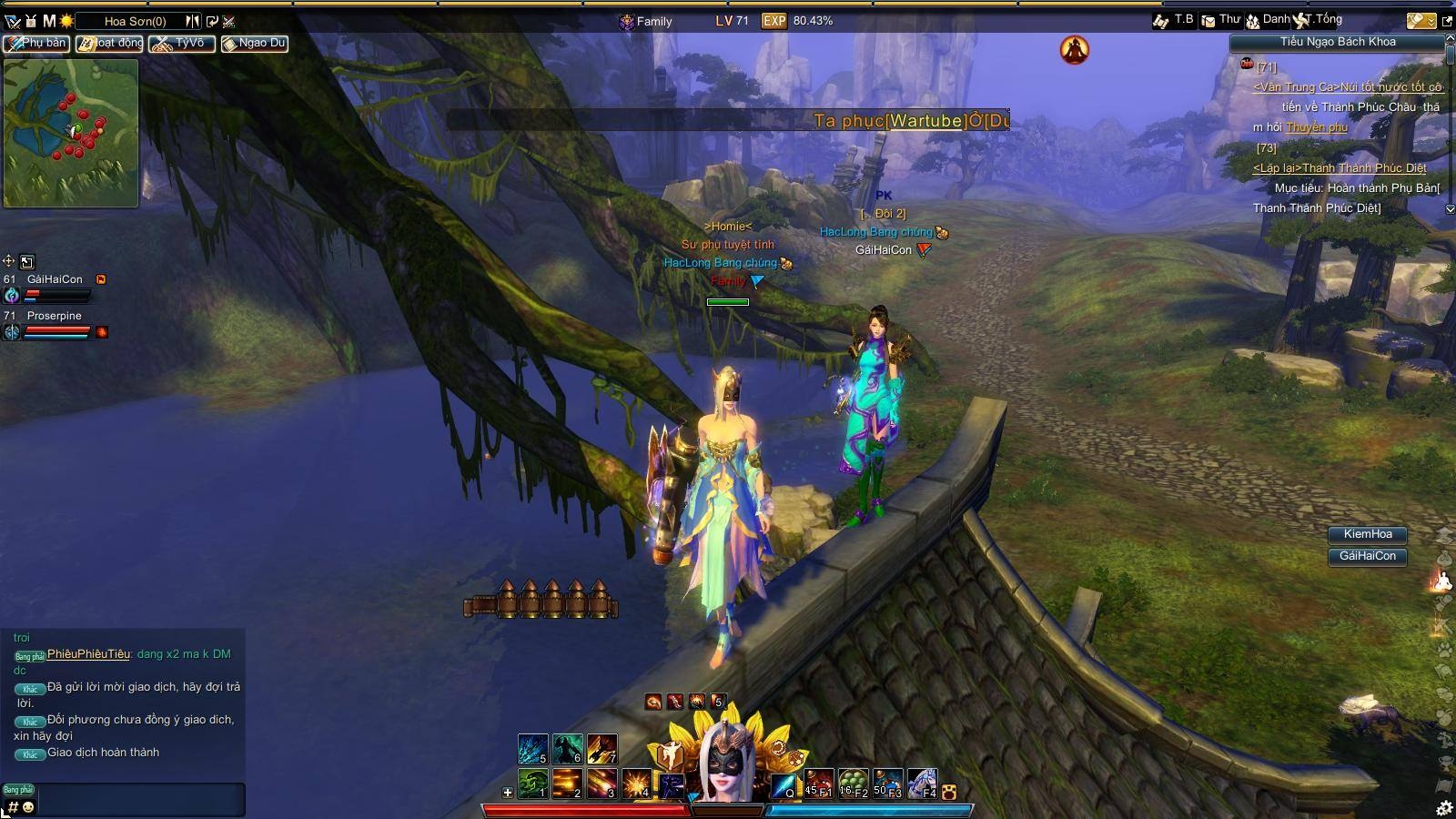
Task: Follow the Thuyền phu quest link
Action: pyautogui.click(x=1316, y=127)
